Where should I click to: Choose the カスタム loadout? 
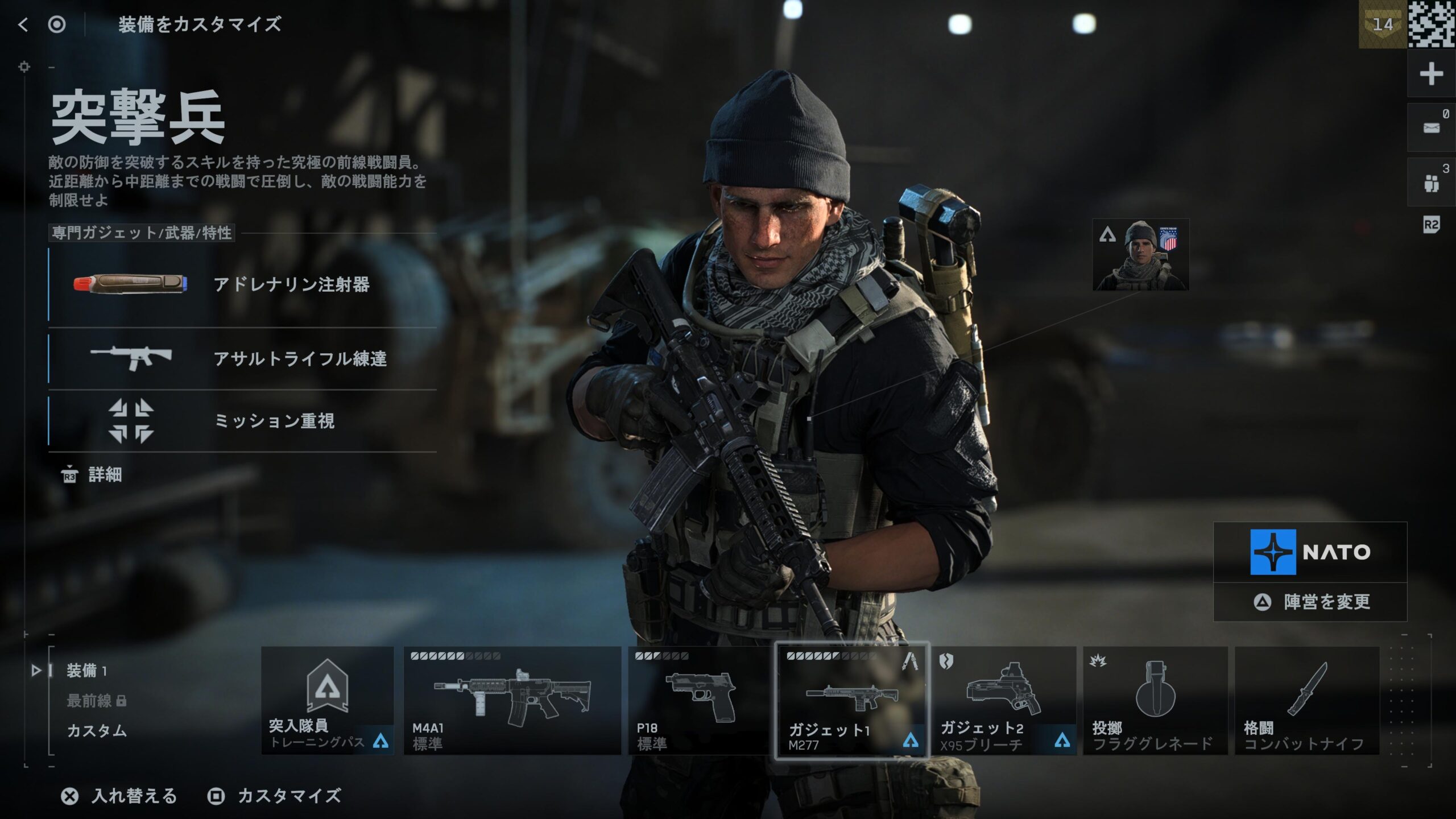pyautogui.click(x=97, y=731)
